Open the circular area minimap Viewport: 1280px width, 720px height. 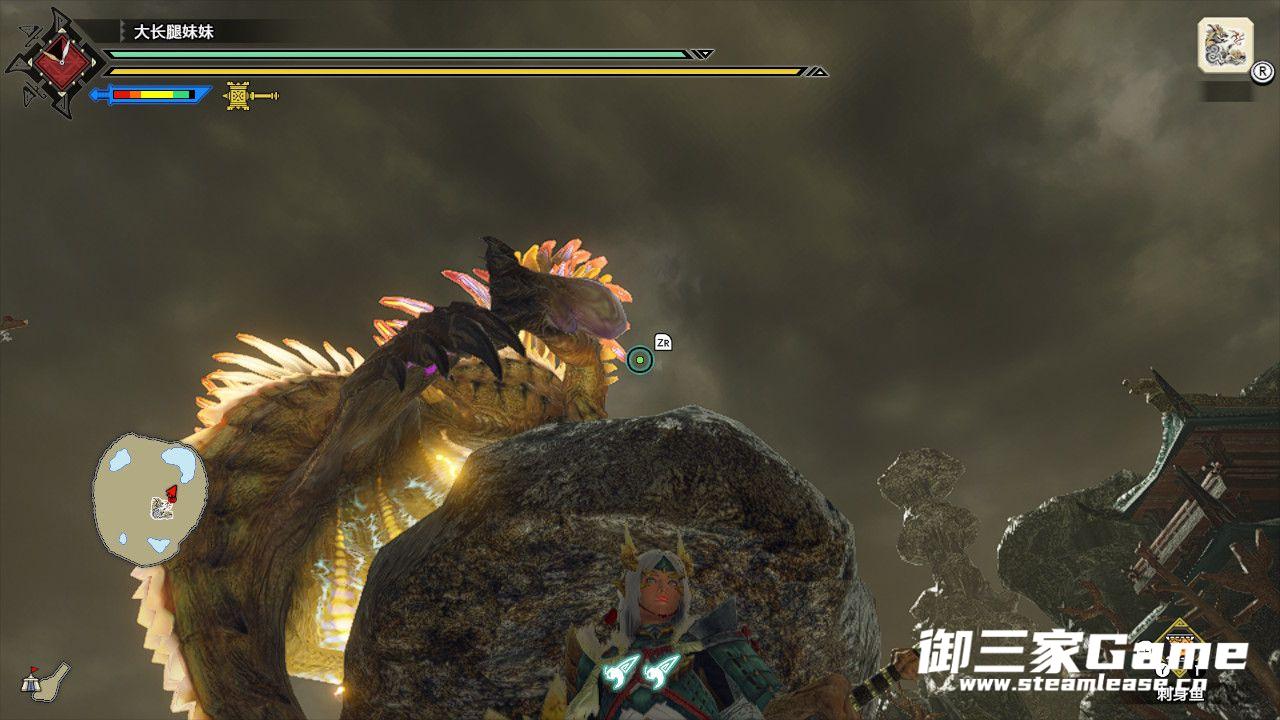tap(150, 496)
